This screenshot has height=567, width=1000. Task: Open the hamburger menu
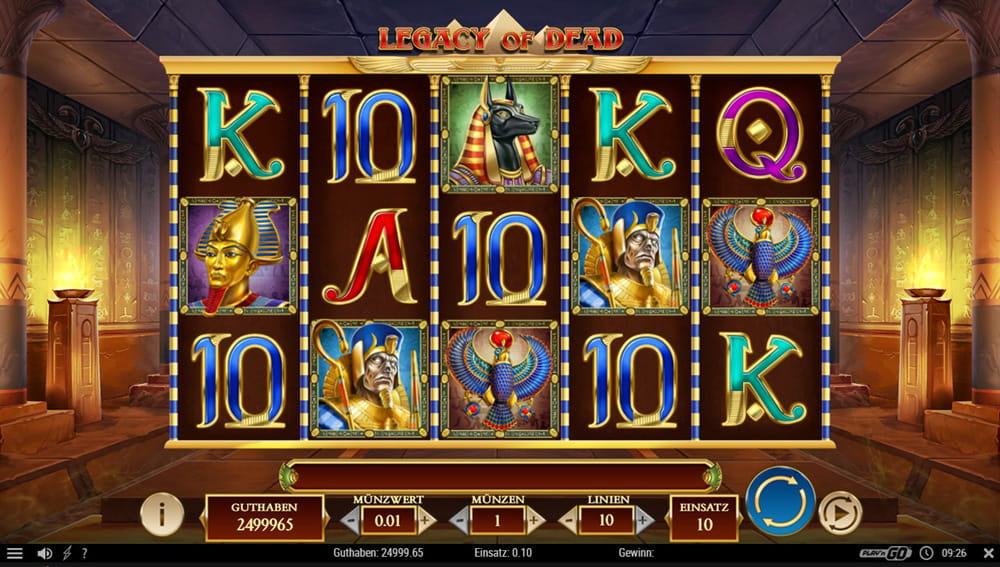click(14, 553)
